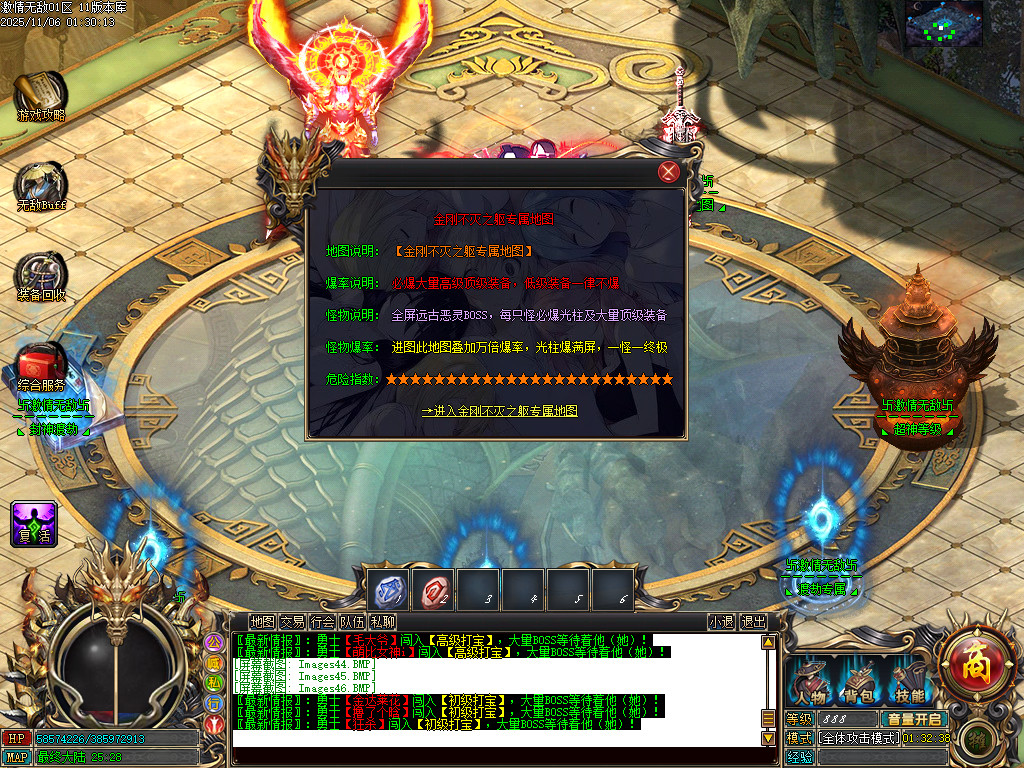Open the 队伍 team tab
The height and width of the screenshot is (768, 1024).
(x=352, y=622)
